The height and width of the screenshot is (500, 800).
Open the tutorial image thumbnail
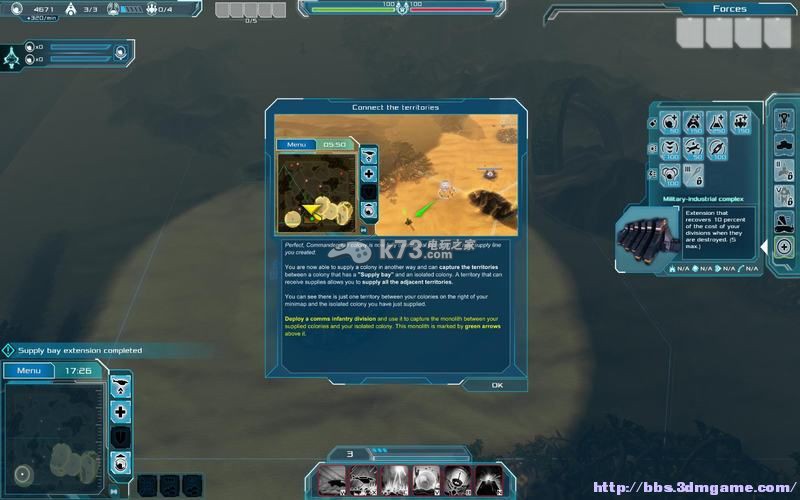396,175
